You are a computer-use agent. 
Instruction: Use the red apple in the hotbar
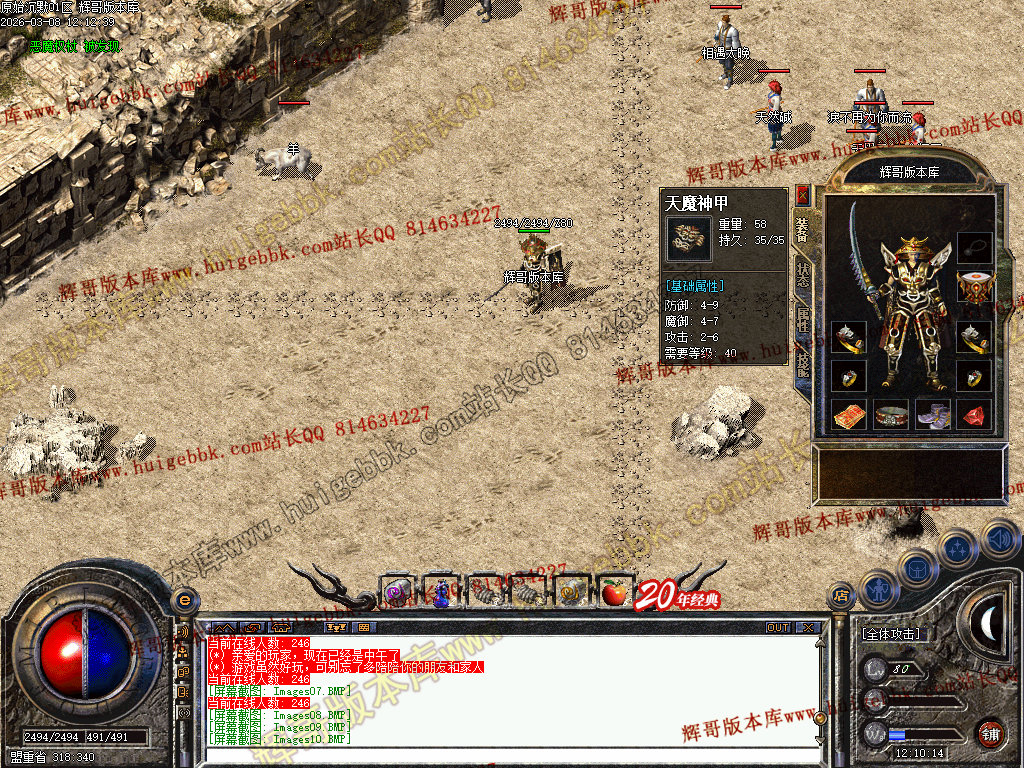pyautogui.click(x=613, y=593)
